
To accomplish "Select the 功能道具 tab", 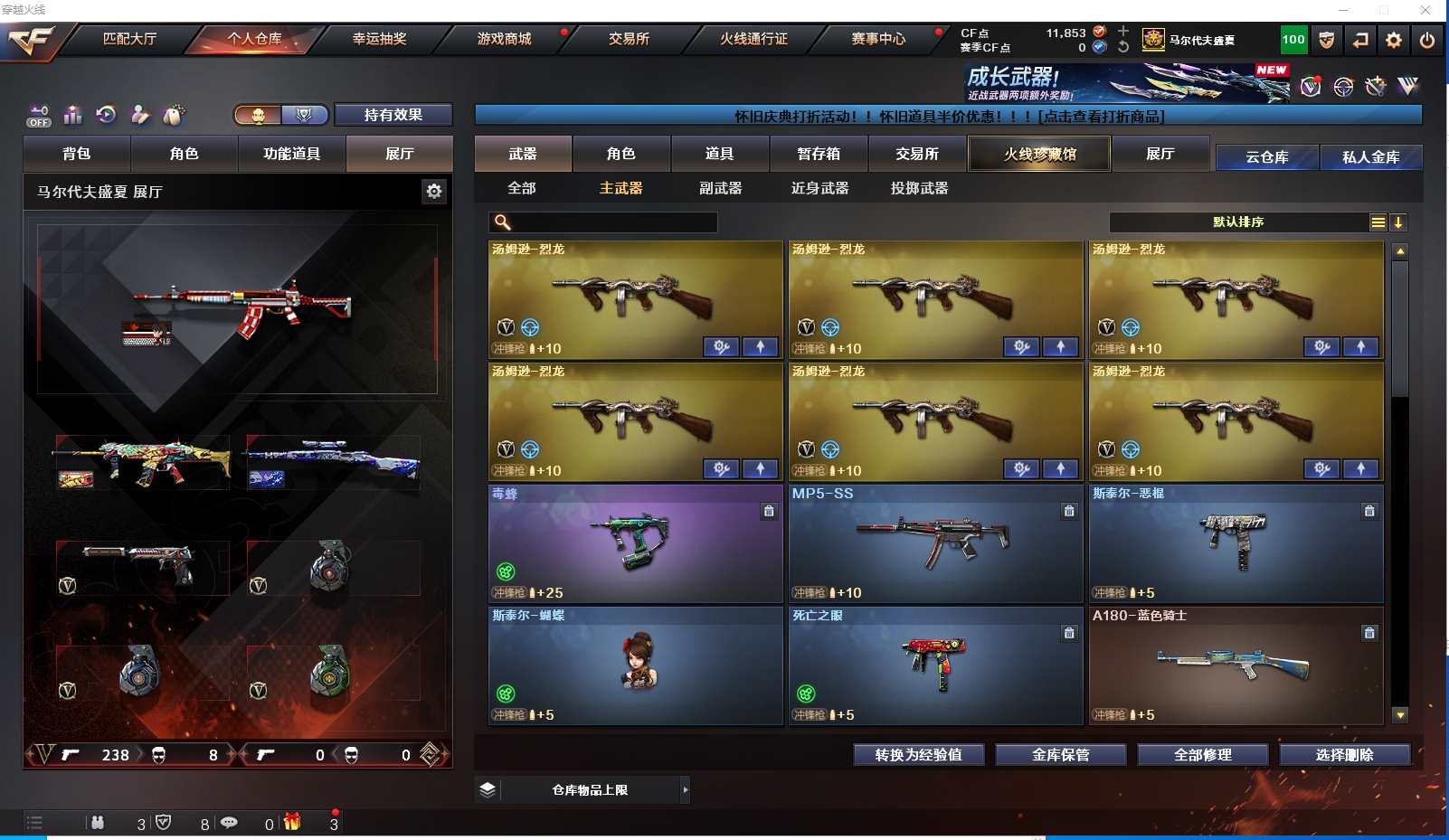I will pos(291,154).
